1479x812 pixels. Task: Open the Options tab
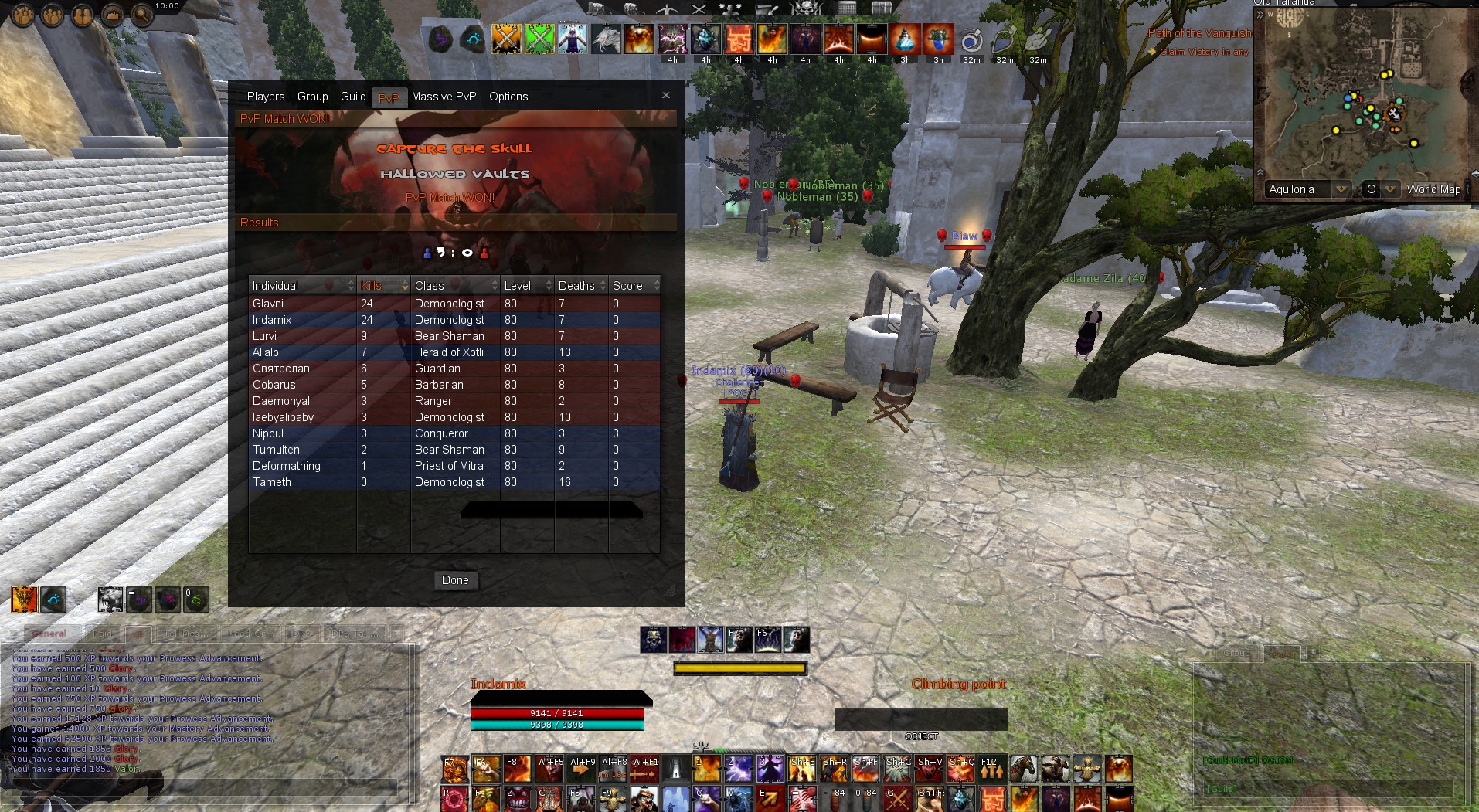tap(508, 97)
